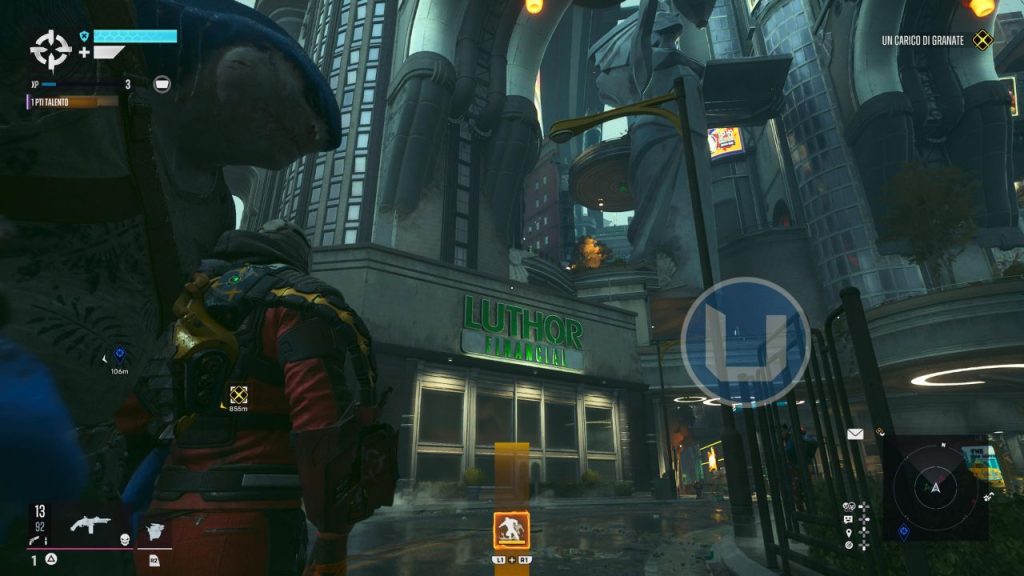Select the blue diamond marker on the minimap
This screenshot has width=1024, height=576.
click(x=904, y=530)
